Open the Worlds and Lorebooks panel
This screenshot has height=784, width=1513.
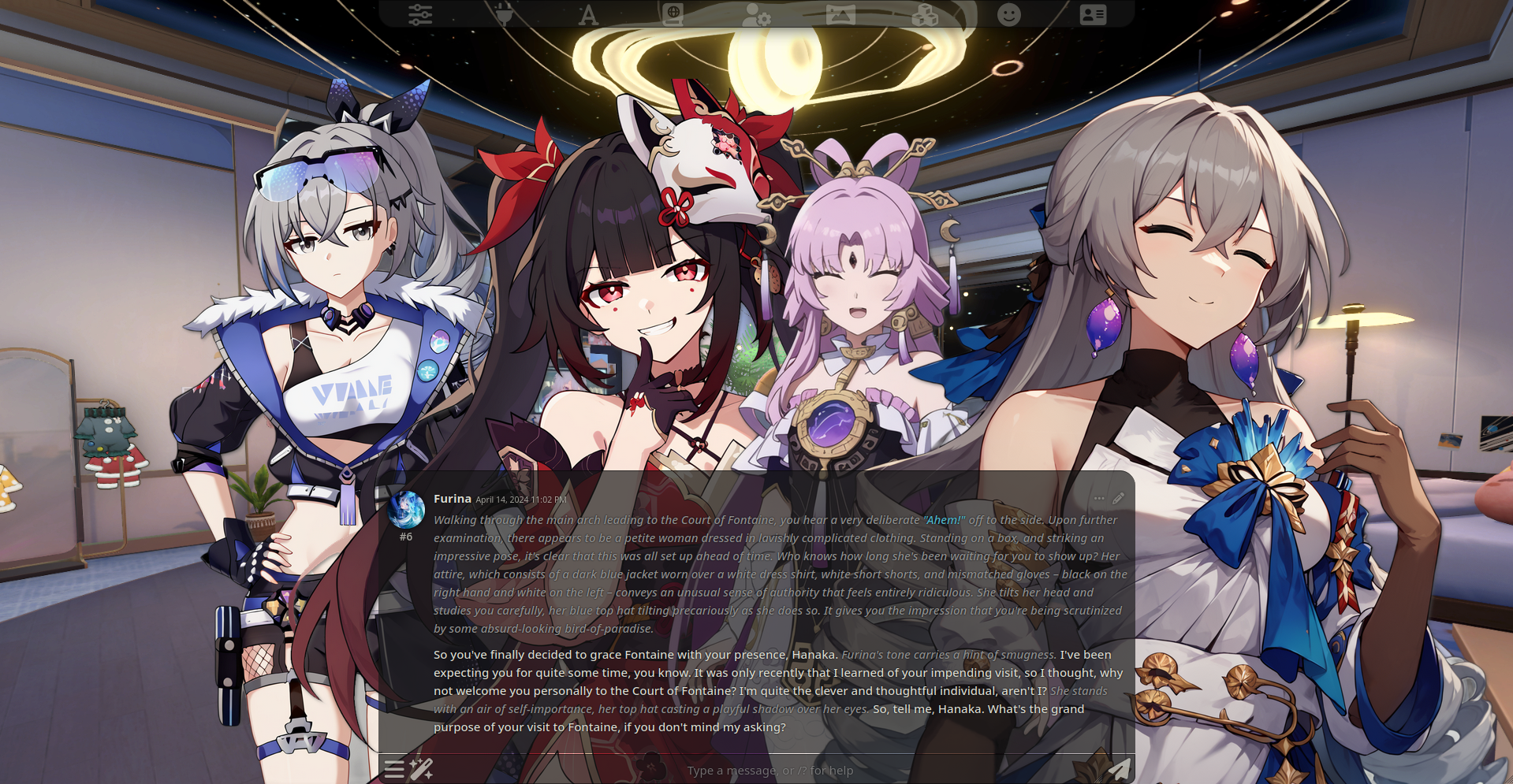tap(673, 13)
